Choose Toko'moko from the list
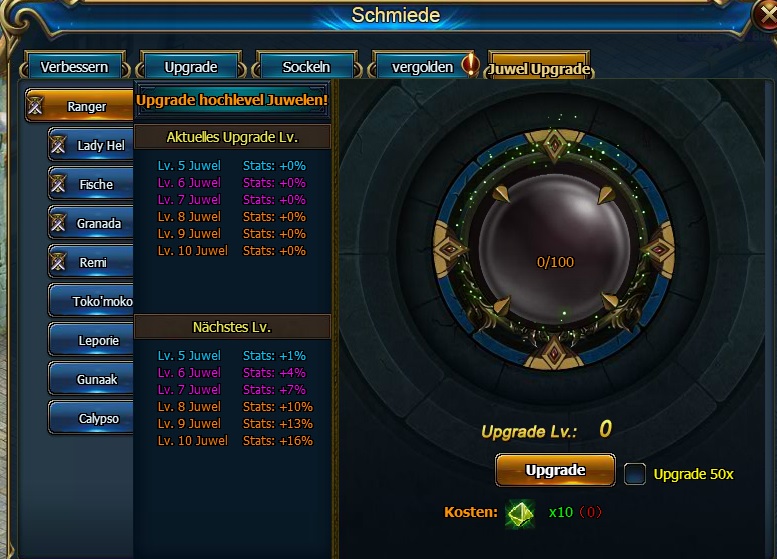Image resolution: width=777 pixels, height=559 pixels. (92, 301)
